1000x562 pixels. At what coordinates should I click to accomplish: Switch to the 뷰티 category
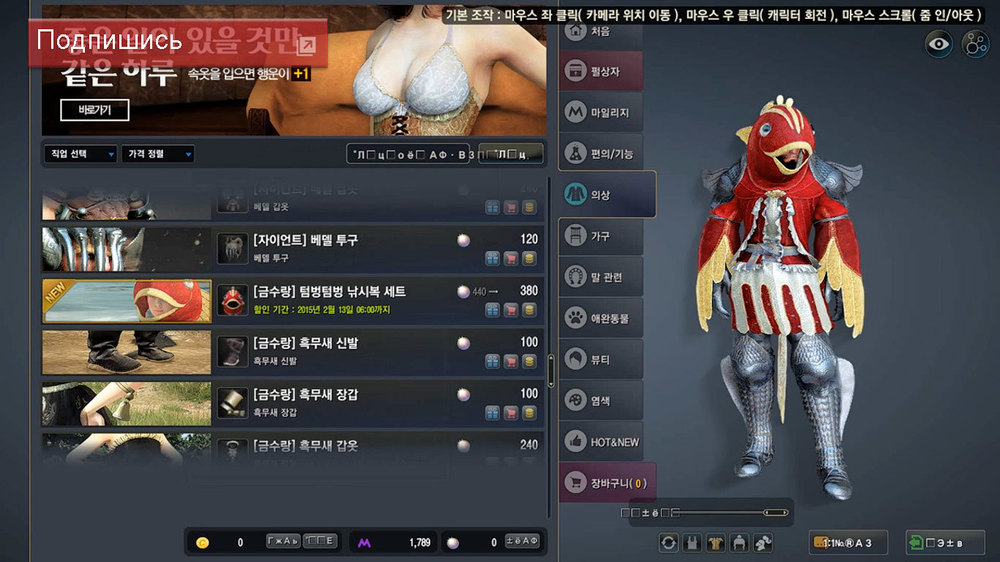600,359
